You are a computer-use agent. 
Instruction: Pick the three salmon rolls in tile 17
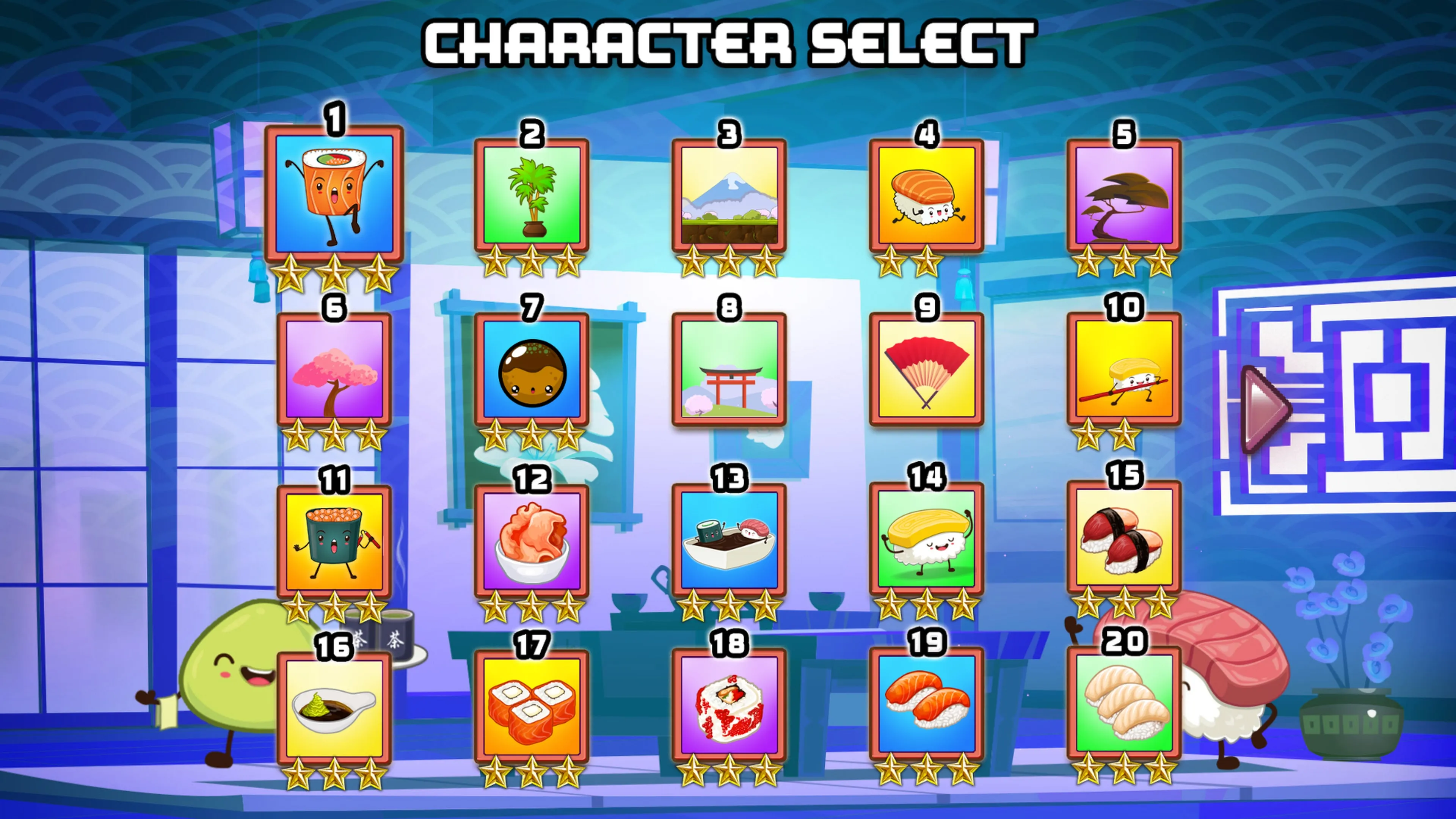click(531, 706)
